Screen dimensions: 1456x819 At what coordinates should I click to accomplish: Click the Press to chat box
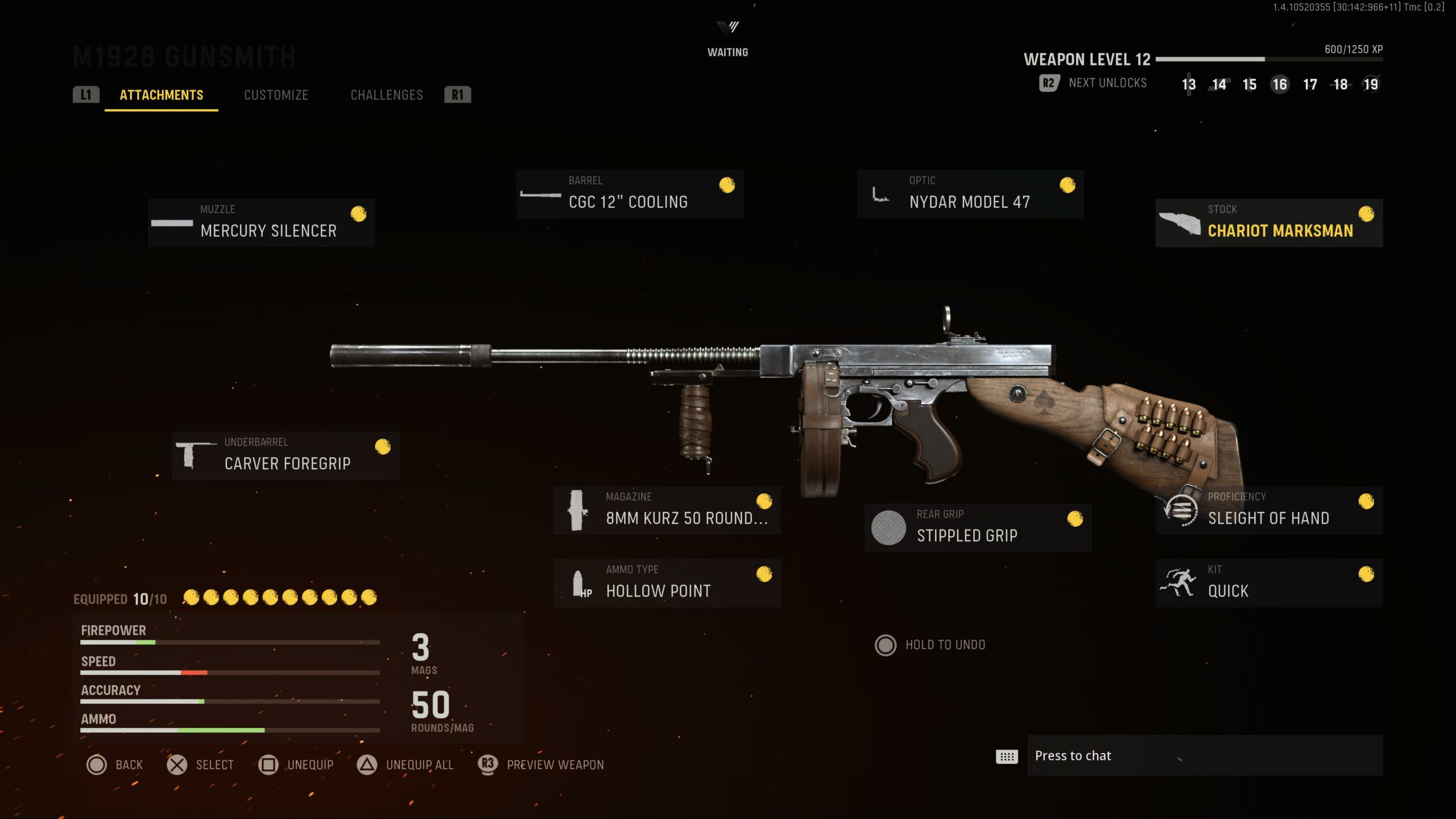click(x=1205, y=755)
